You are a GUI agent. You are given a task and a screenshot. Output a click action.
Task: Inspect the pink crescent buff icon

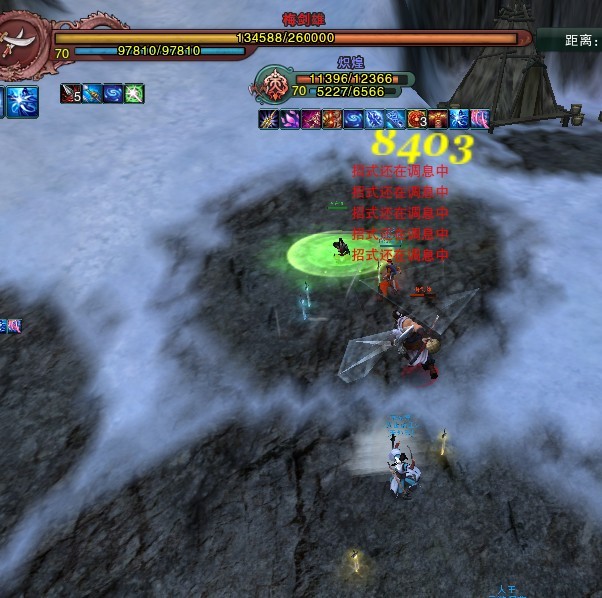(x=479, y=119)
